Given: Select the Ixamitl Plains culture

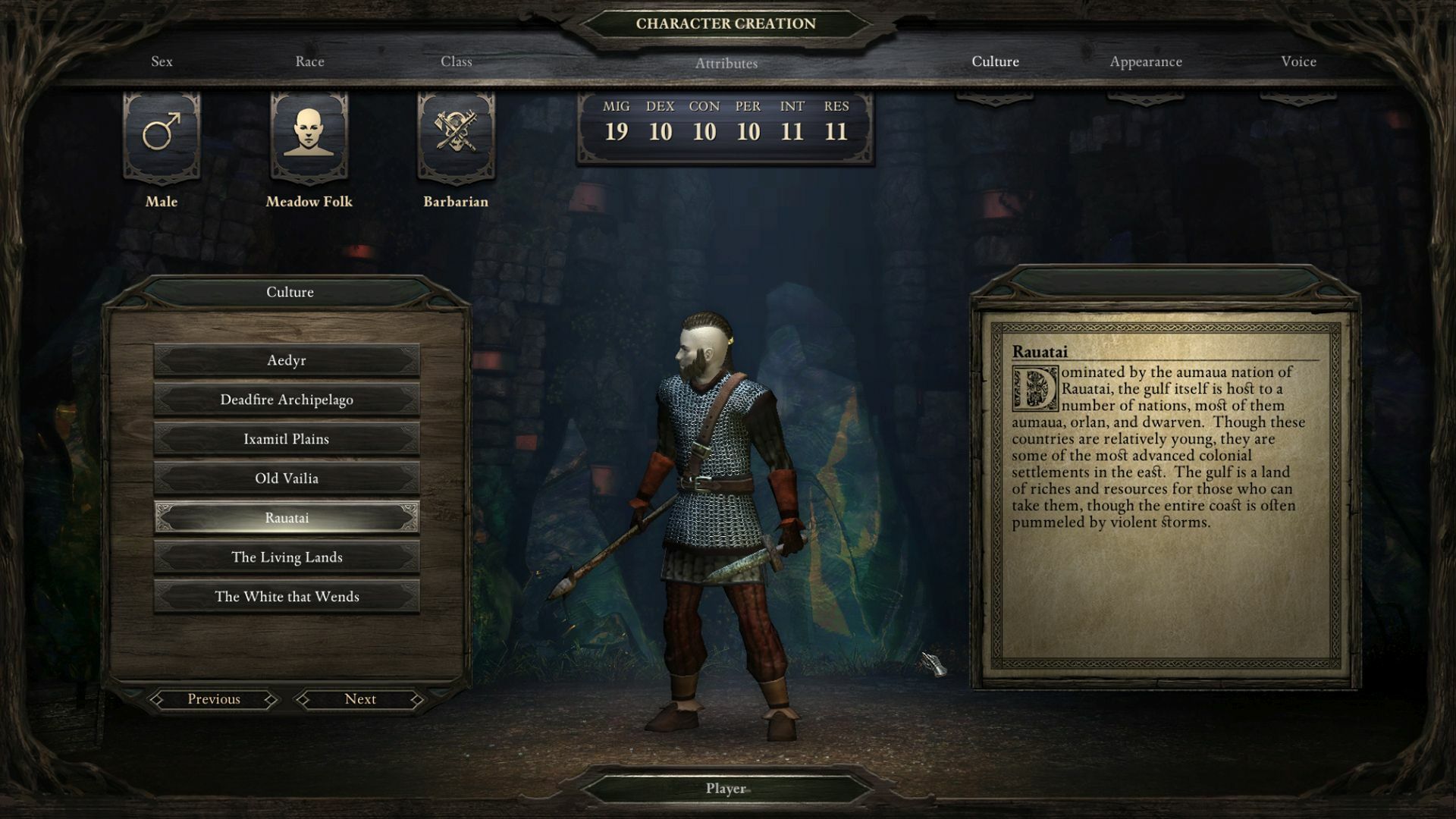Looking at the screenshot, I should [287, 438].
